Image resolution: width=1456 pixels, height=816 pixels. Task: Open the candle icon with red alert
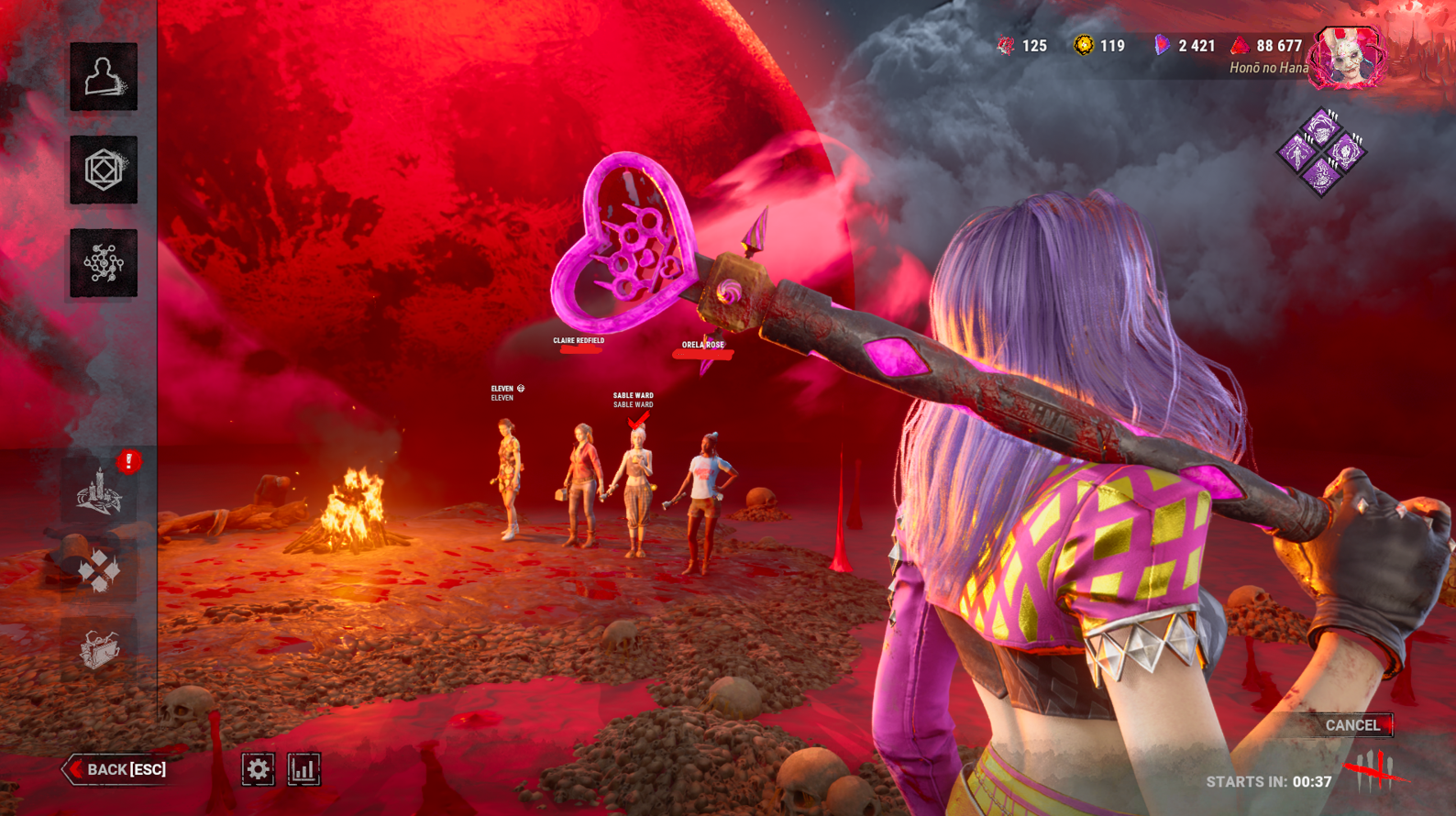point(100,492)
